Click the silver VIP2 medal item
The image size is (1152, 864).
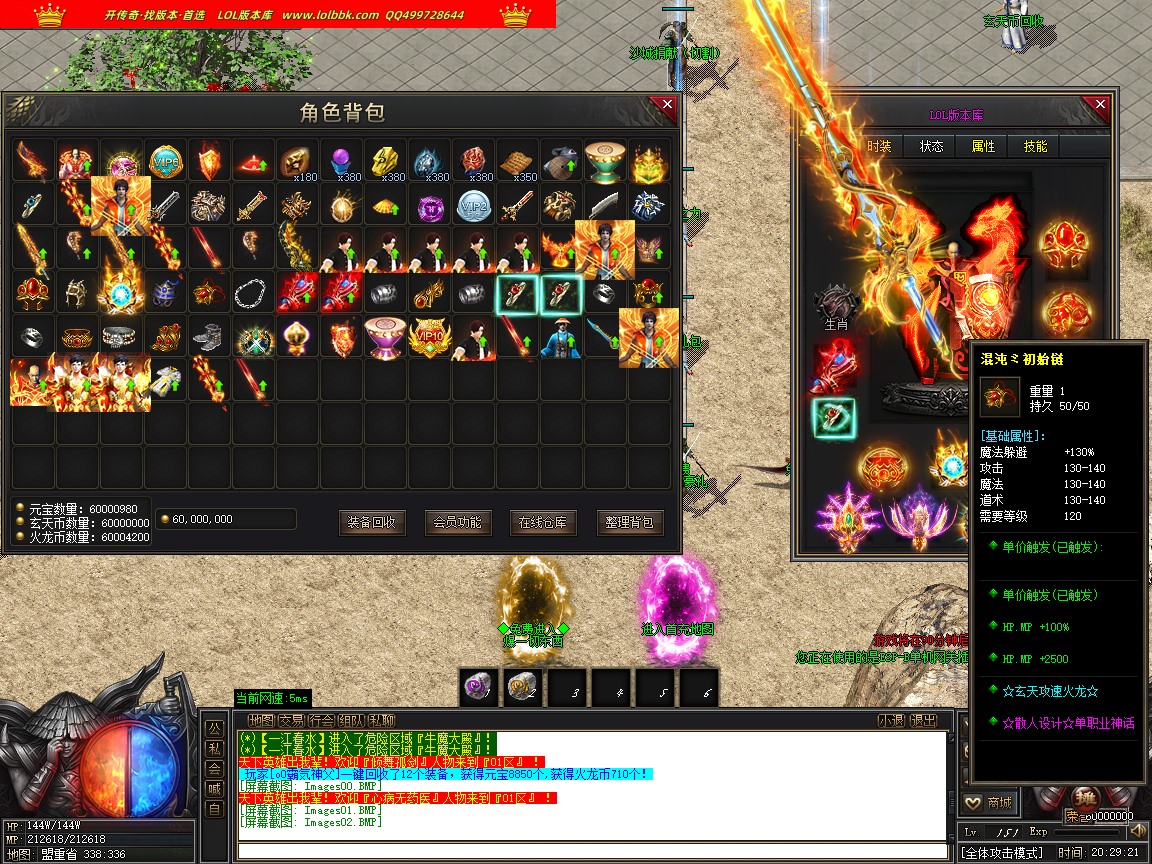(x=473, y=205)
